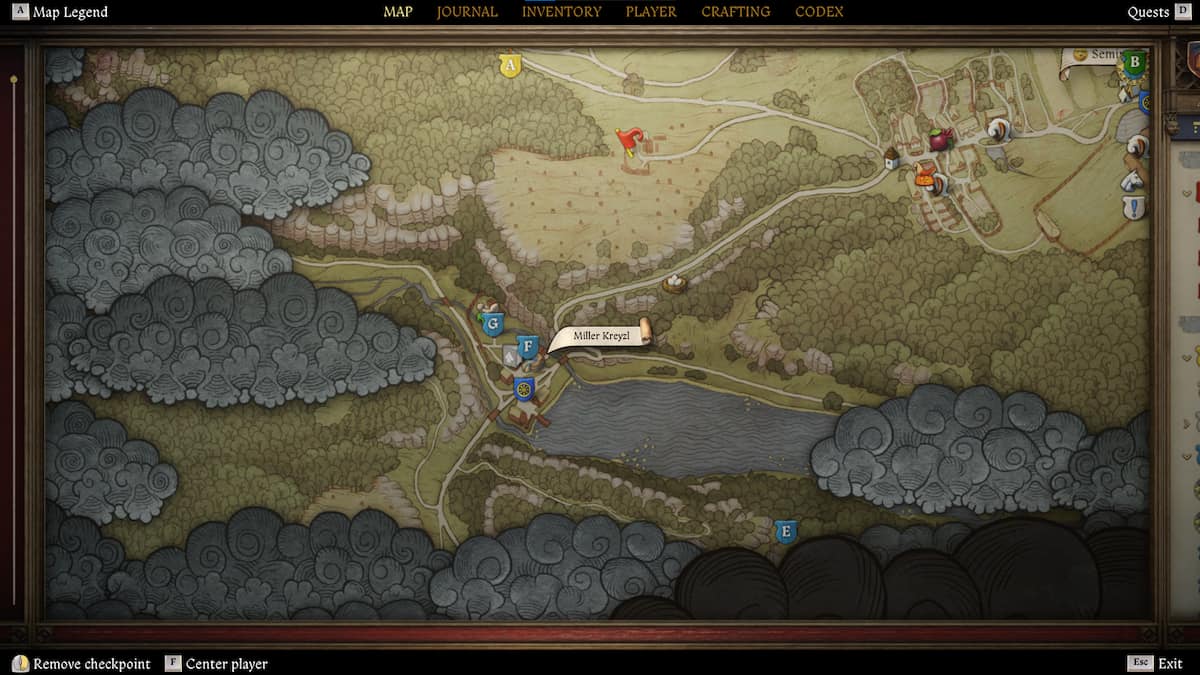Viewport: 1200px width, 675px height.
Task: Click the green quest marker B
Action: pyautogui.click(x=1134, y=63)
